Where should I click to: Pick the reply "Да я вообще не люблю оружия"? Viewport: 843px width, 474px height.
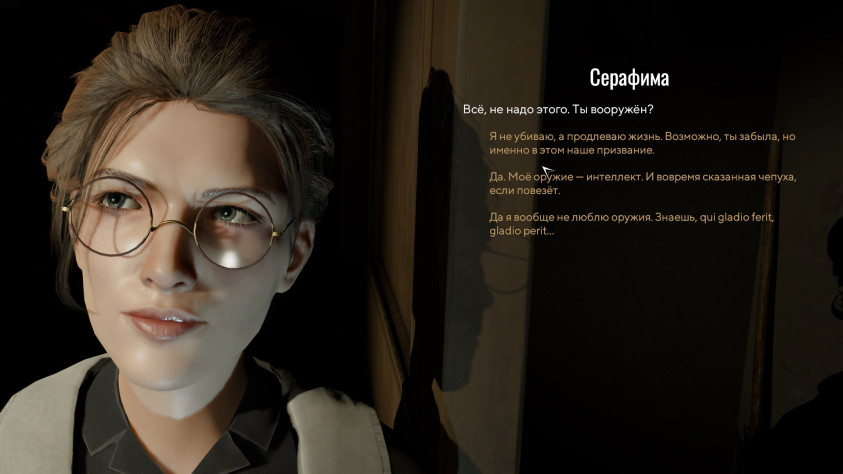626,224
